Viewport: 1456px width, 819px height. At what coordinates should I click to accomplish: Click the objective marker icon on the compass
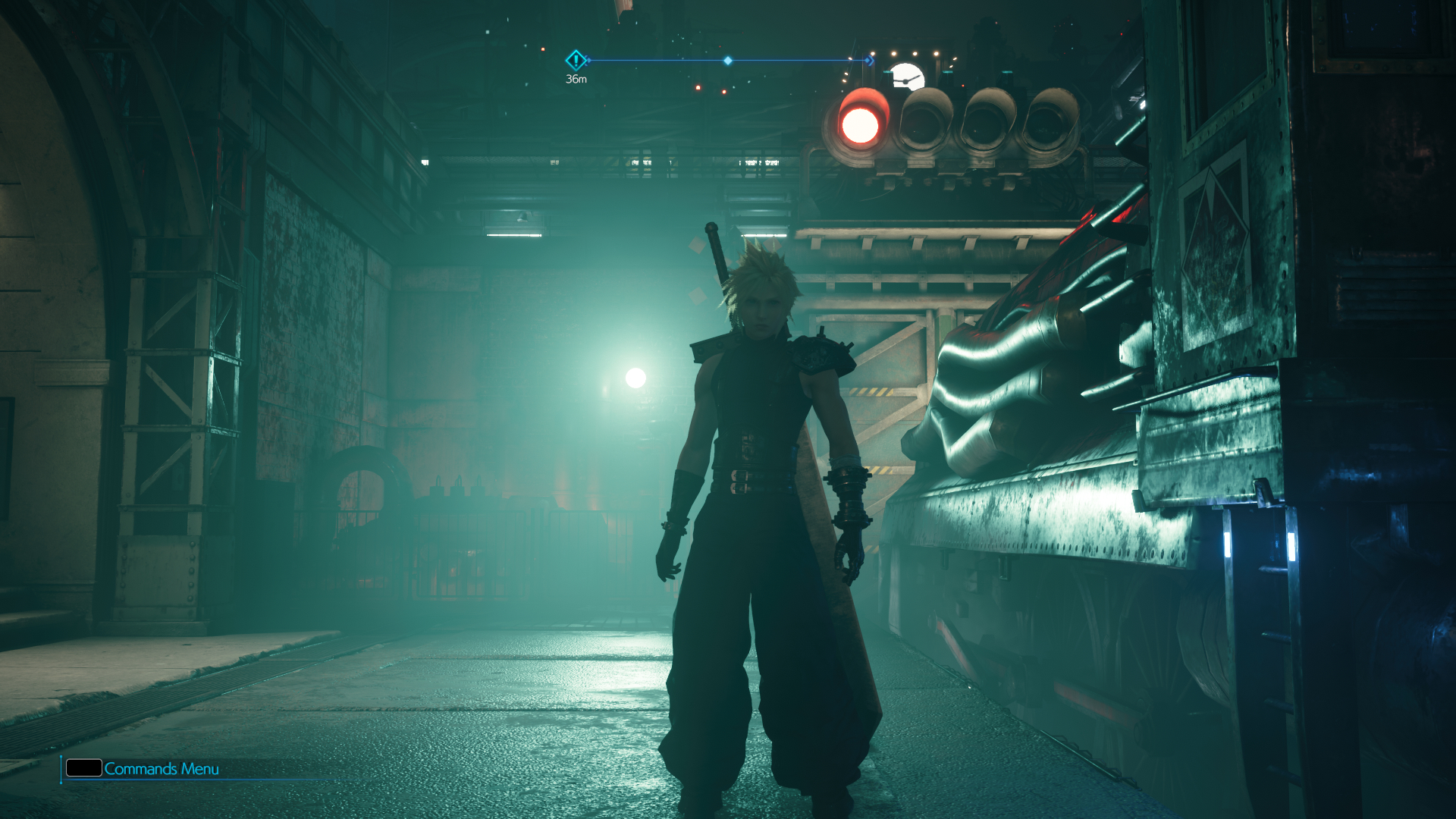pyautogui.click(x=576, y=60)
